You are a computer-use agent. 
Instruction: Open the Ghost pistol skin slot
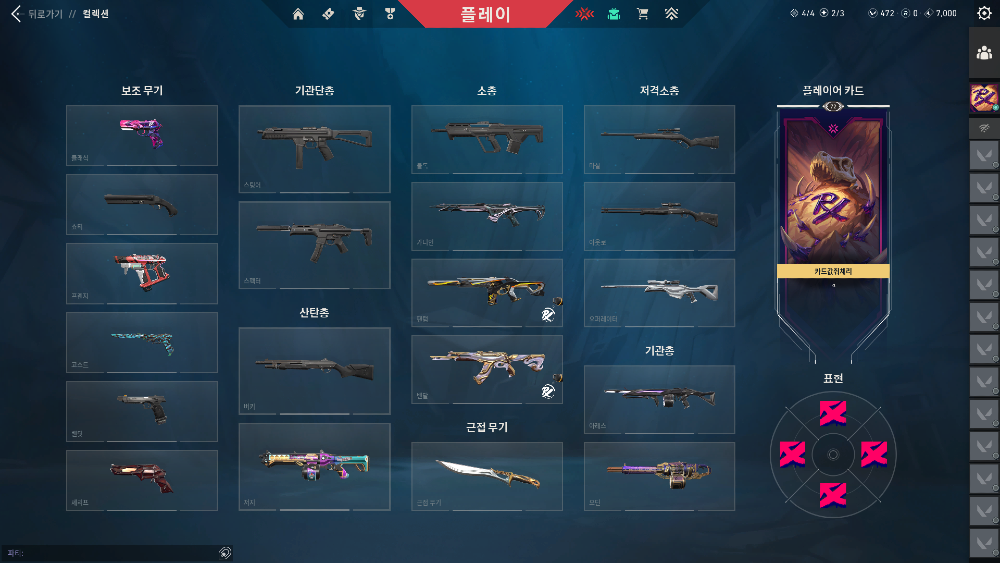pos(142,342)
